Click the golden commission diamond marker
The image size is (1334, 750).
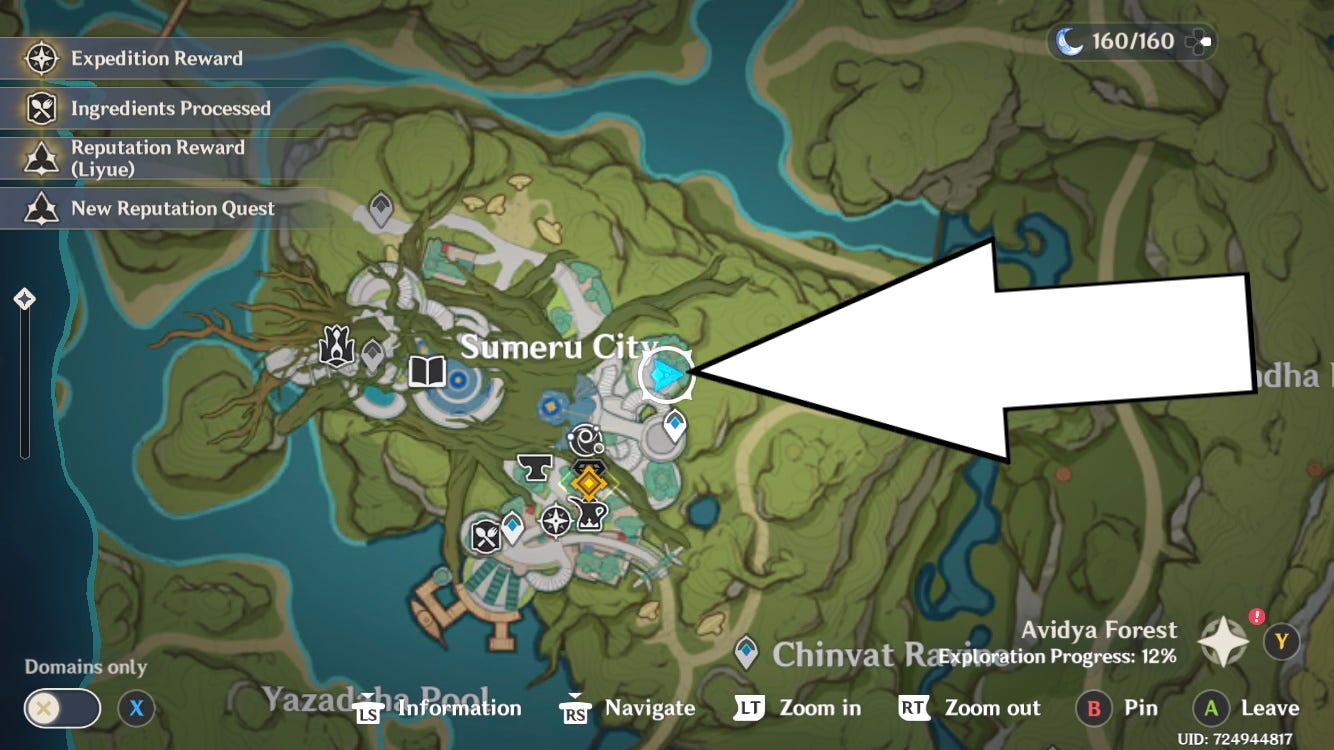588,482
